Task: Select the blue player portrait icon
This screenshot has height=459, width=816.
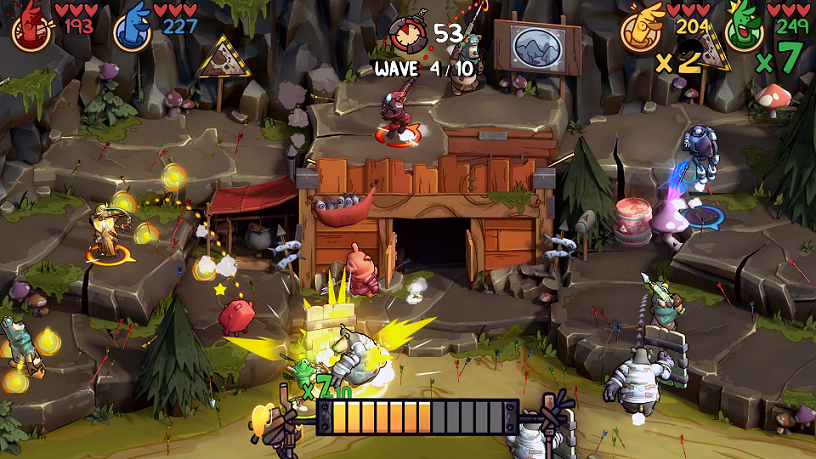Action: click(131, 28)
